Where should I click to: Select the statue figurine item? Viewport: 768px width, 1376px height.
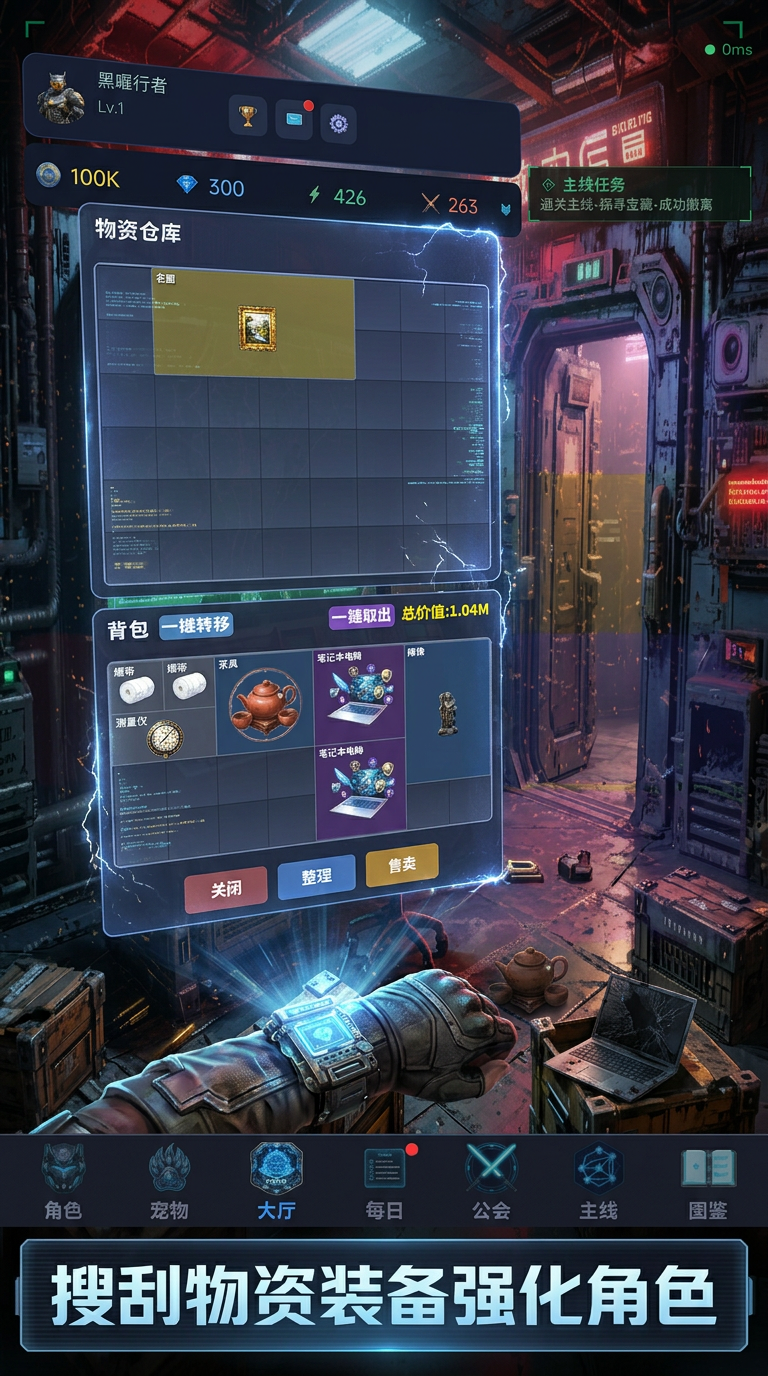click(448, 711)
